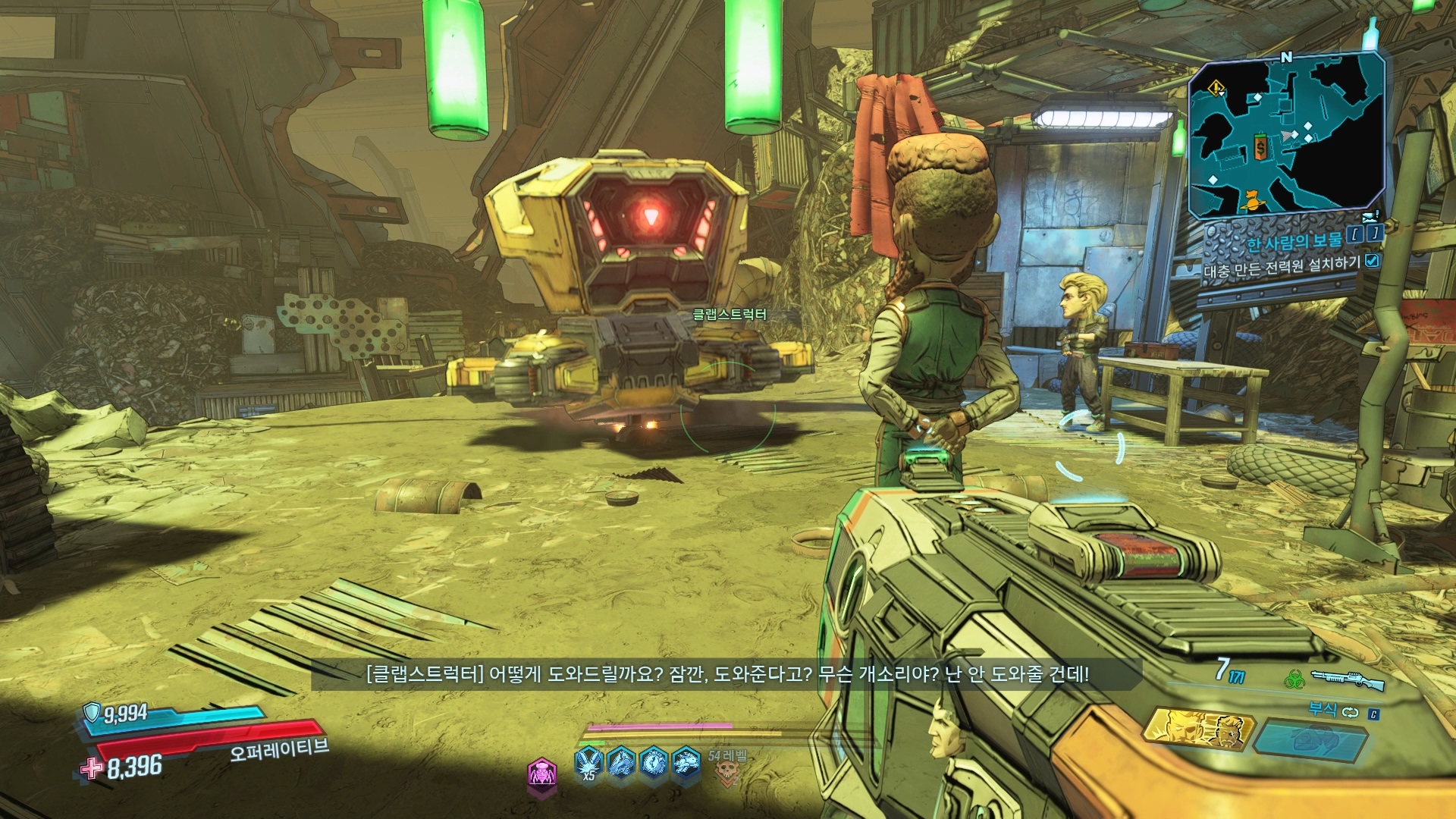This screenshot has height=819, width=1456.
Task: Click the green corrosive element icon
Action: coord(1294,678)
